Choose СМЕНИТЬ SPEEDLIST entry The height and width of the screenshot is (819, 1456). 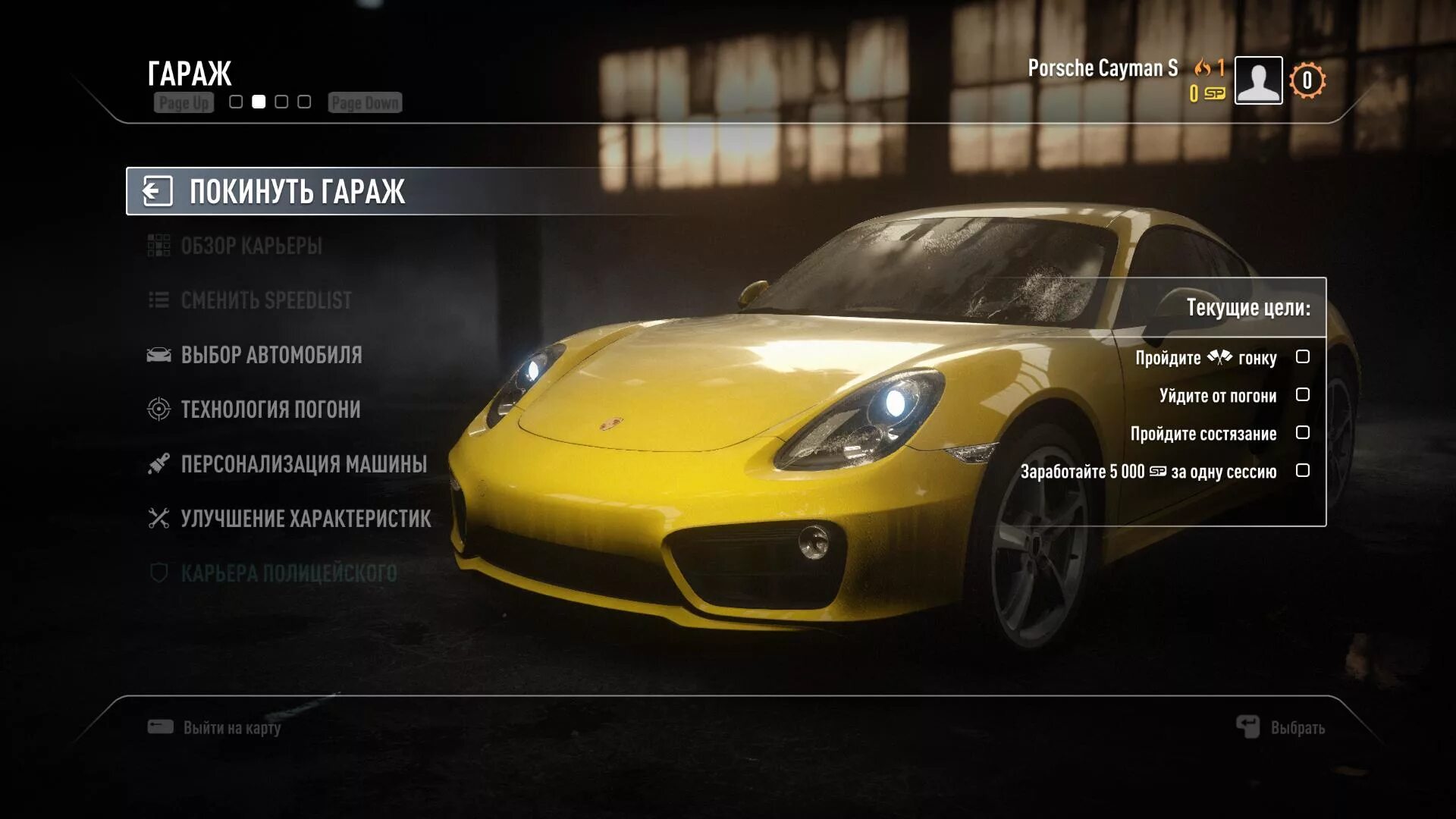click(265, 300)
